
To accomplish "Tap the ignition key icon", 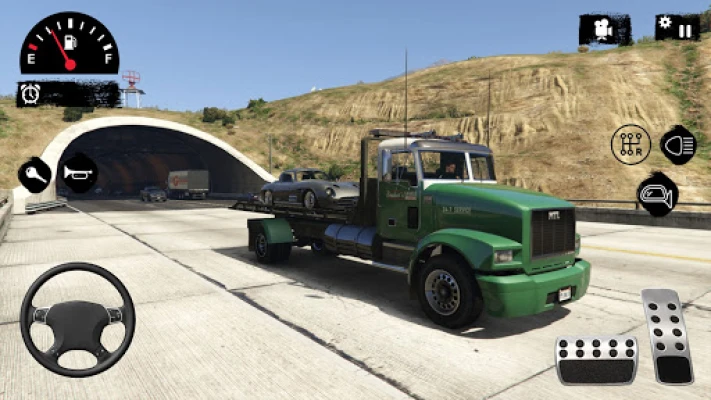I will pyautogui.click(x=34, y=175).
